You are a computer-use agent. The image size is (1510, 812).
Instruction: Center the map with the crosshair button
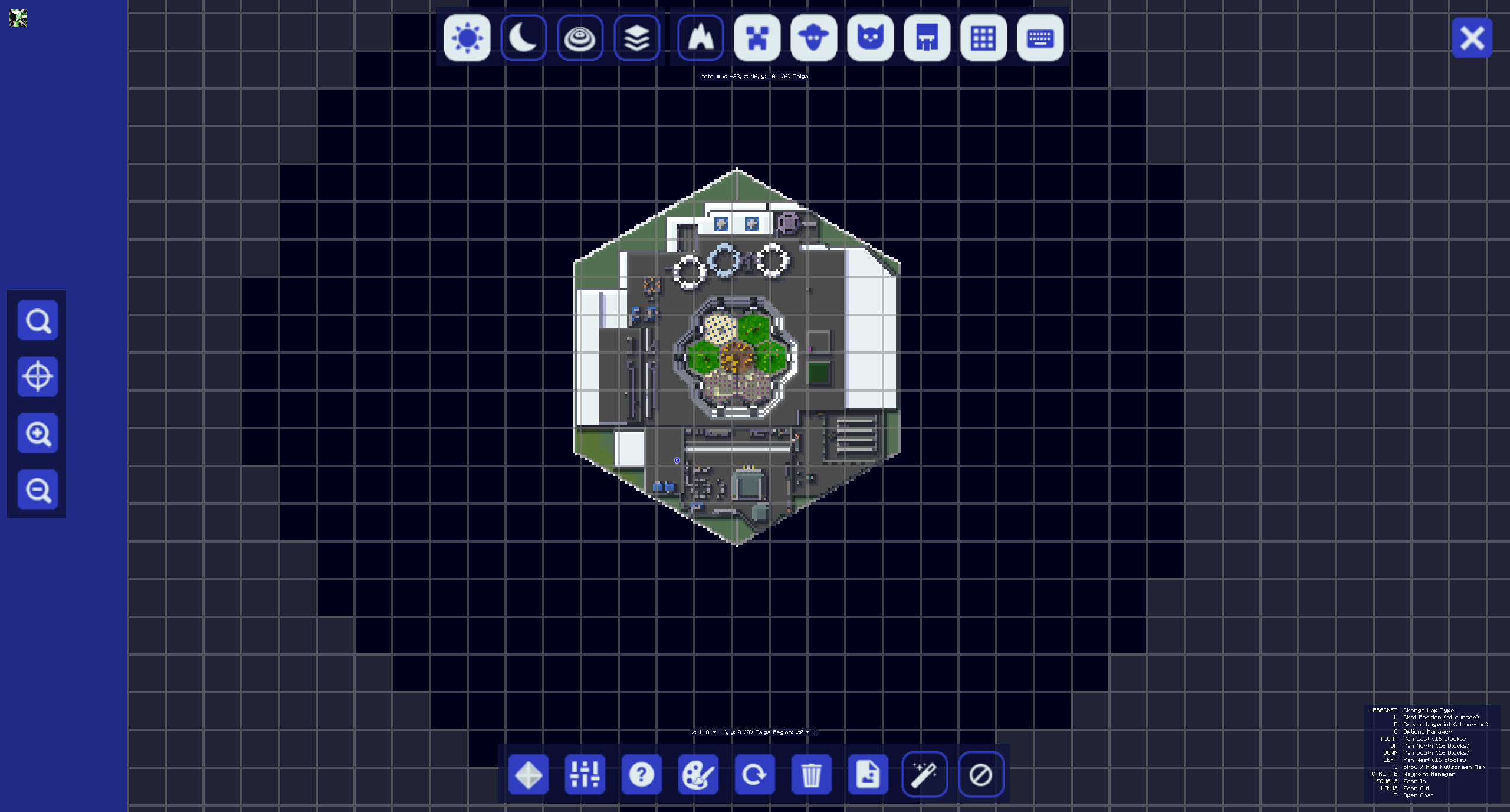click(x=38, y=377)
